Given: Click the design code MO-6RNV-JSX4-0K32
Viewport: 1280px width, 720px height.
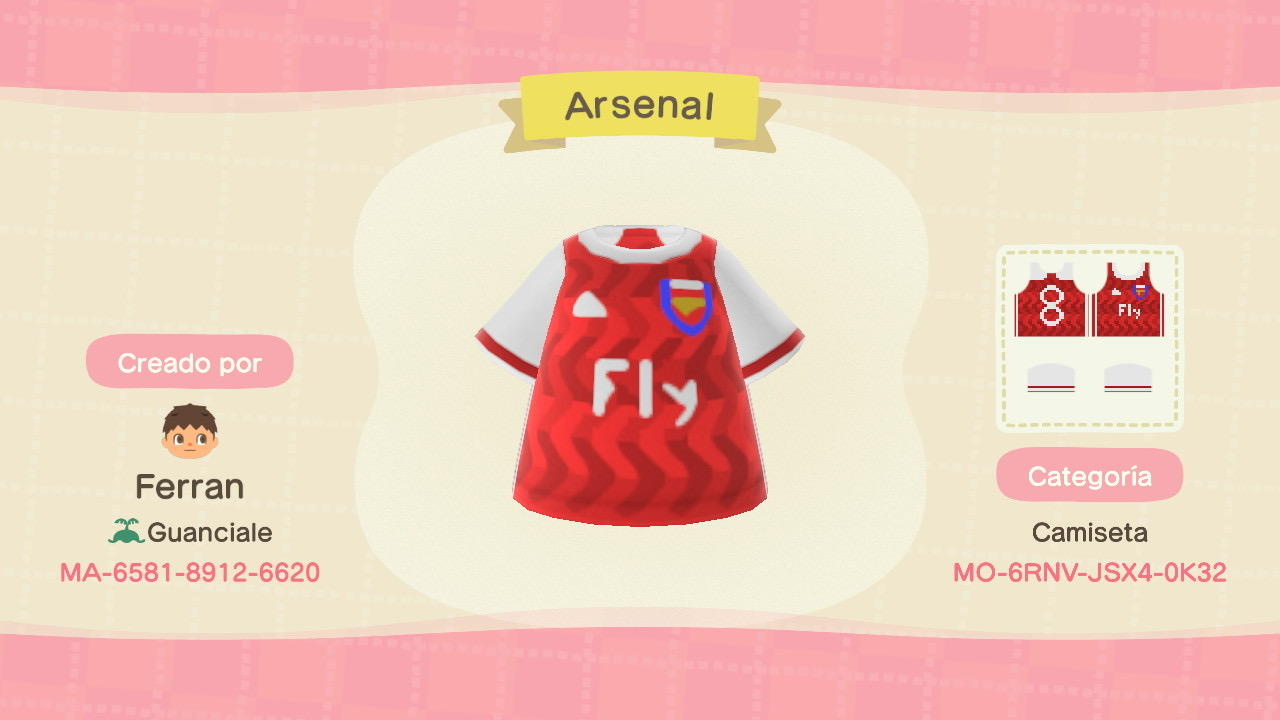Looking at the screenshot, I should (x=1089, y=572).
